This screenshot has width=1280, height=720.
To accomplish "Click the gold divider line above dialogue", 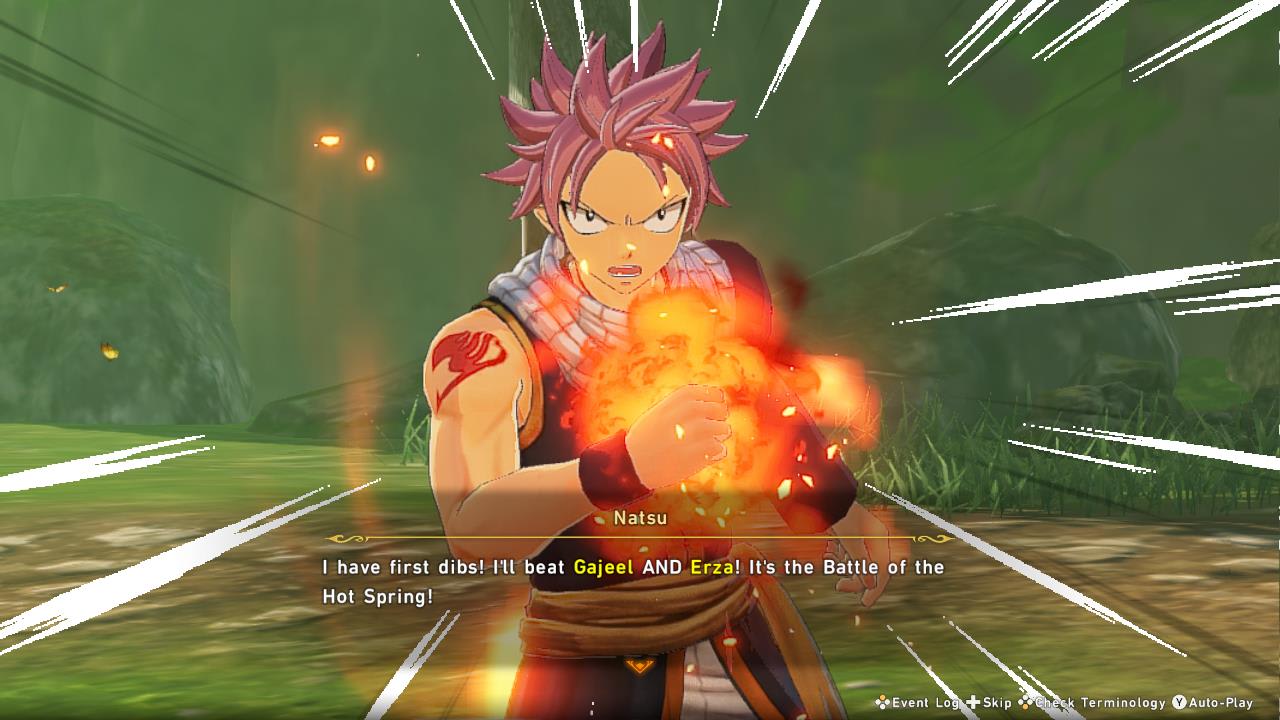I will [x=640, y=538].
